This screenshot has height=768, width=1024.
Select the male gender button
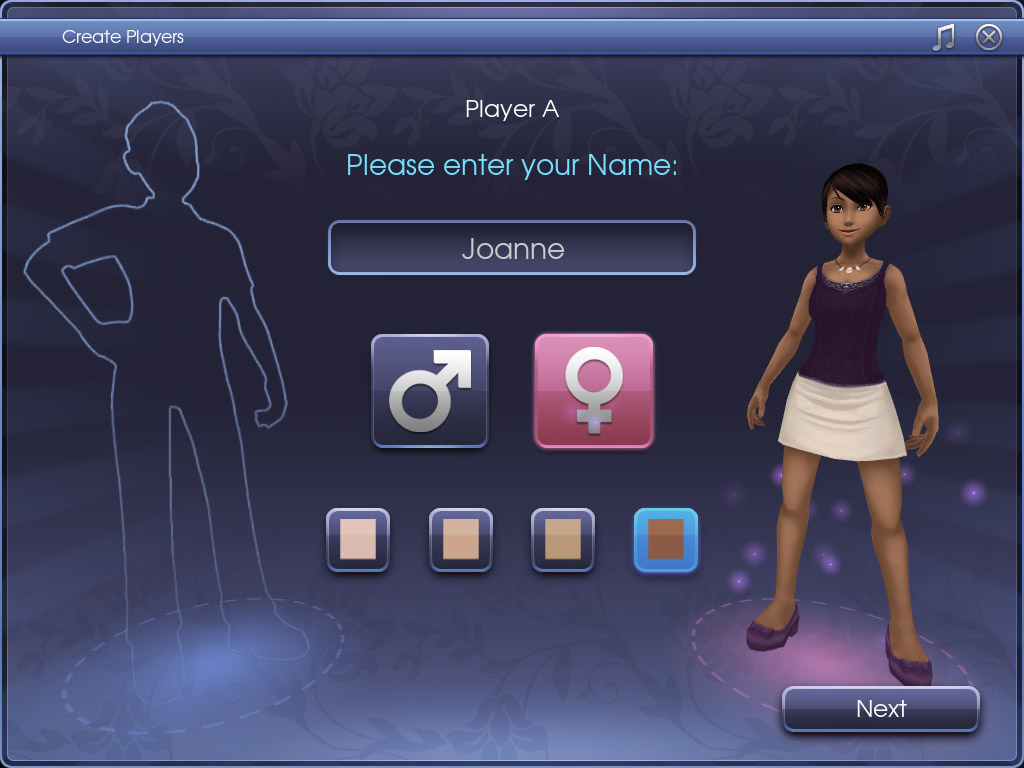(430, 391)
